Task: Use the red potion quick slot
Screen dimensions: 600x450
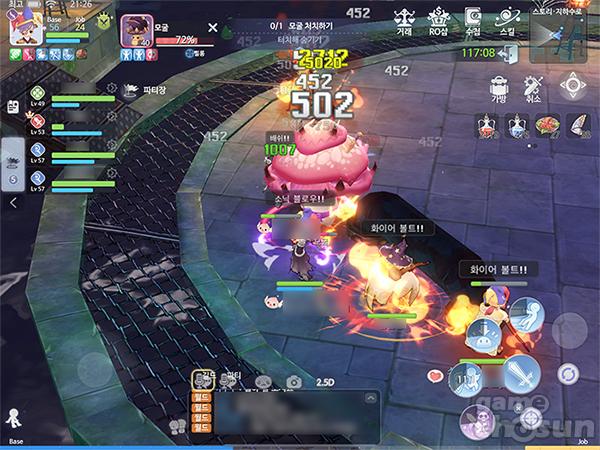Action: coord(488,126)
